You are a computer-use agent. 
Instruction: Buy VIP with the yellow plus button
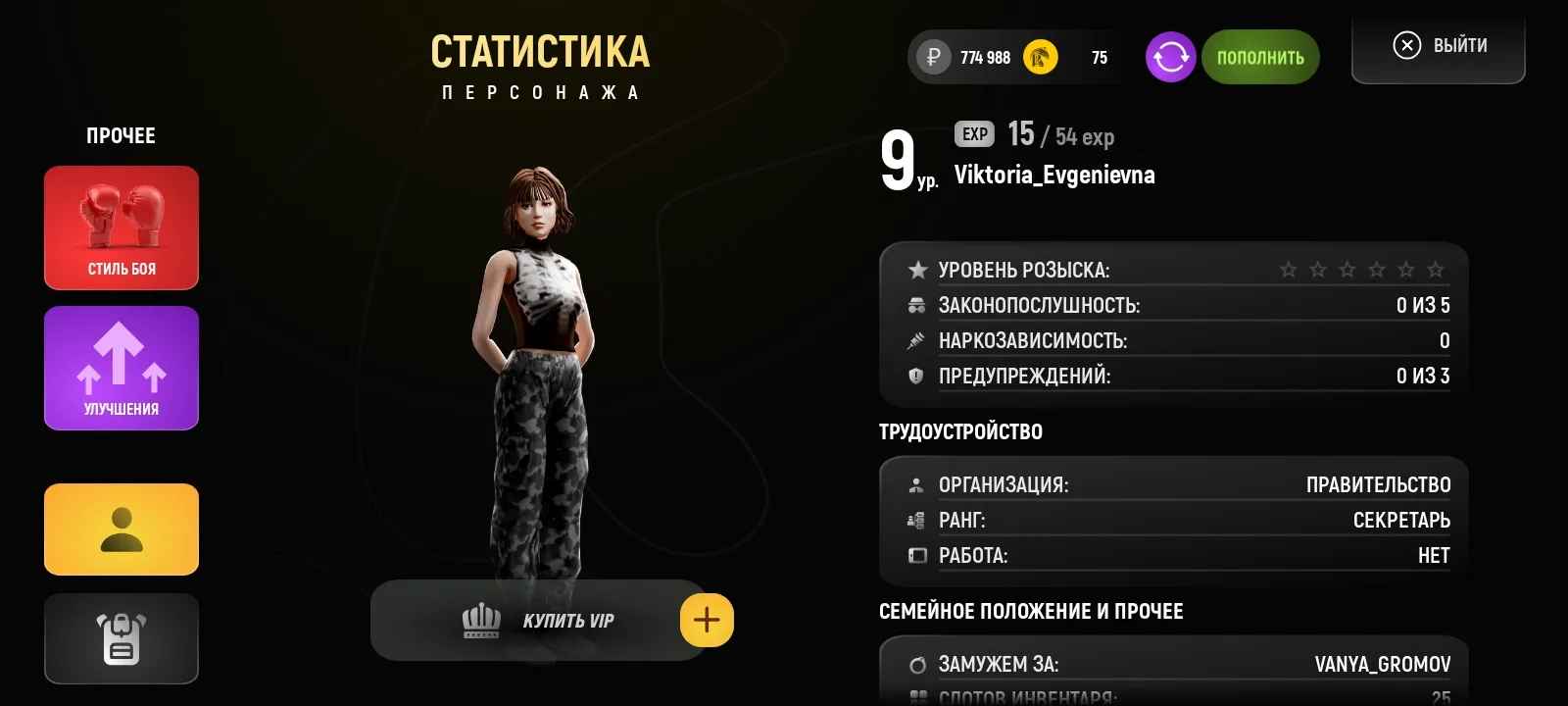point(707,620)
